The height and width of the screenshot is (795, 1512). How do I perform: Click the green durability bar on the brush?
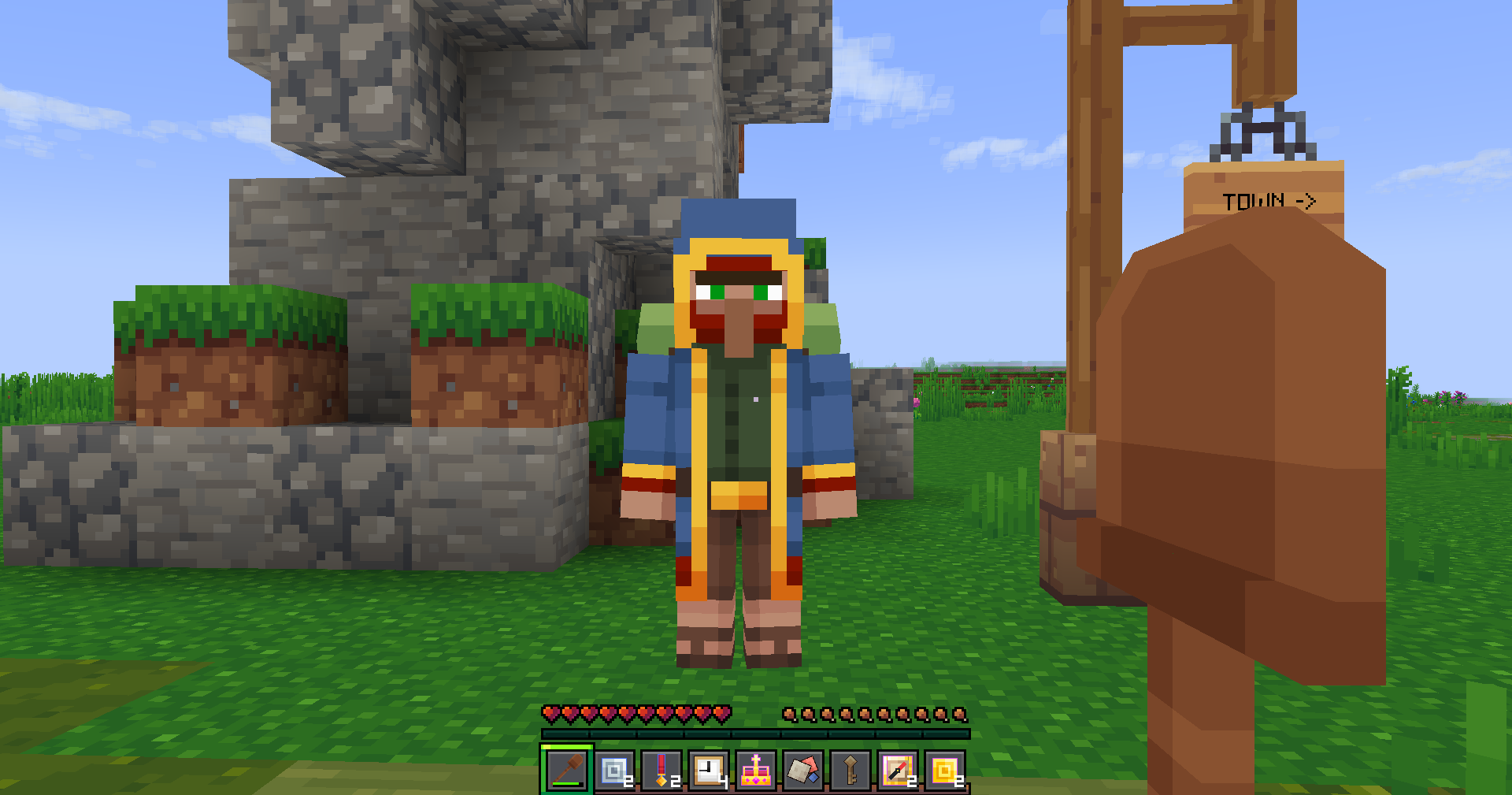click(x=564, y=782)
